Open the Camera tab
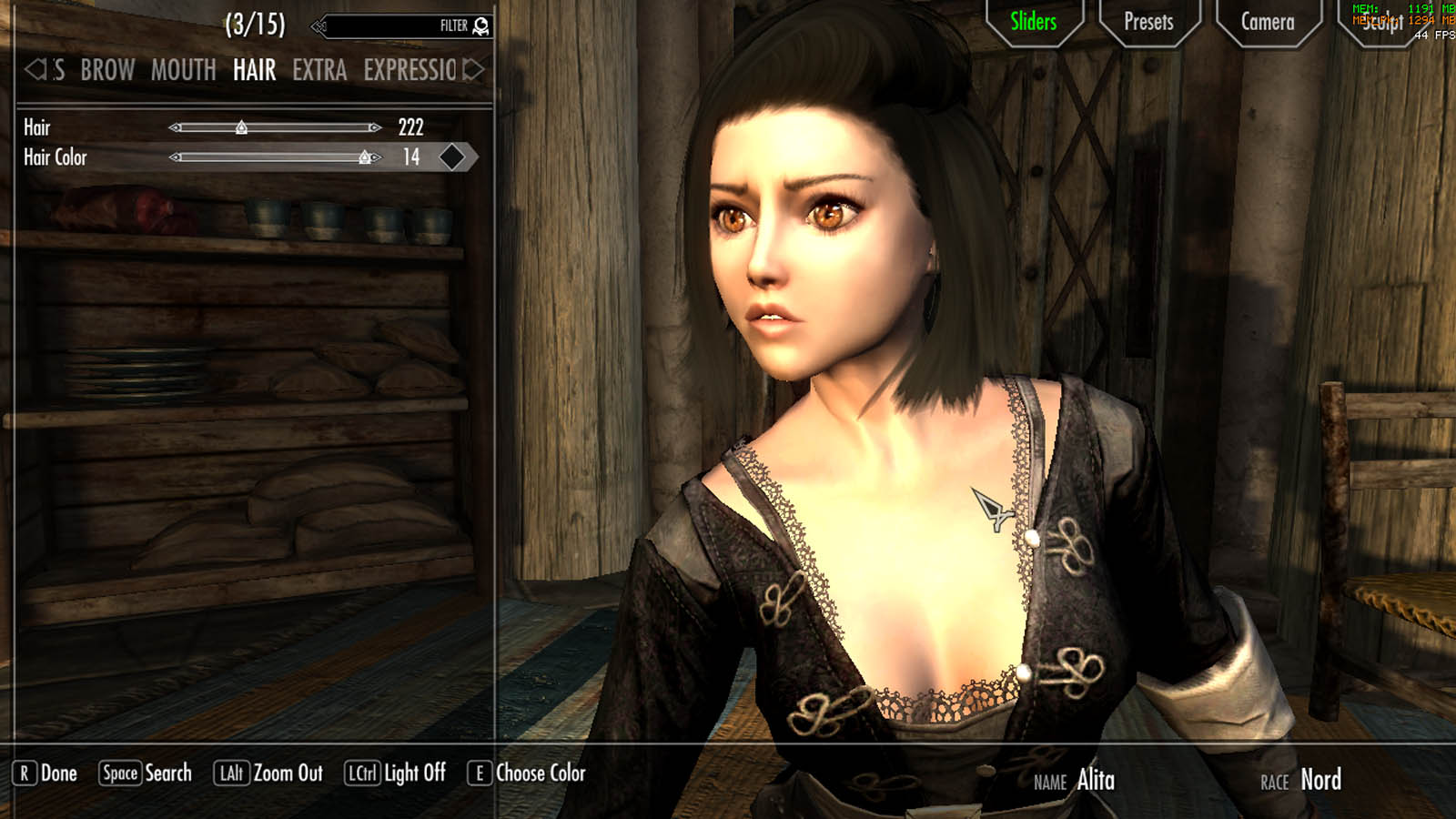Viewport: 1456px width, 819px height. click(1268, 22)
